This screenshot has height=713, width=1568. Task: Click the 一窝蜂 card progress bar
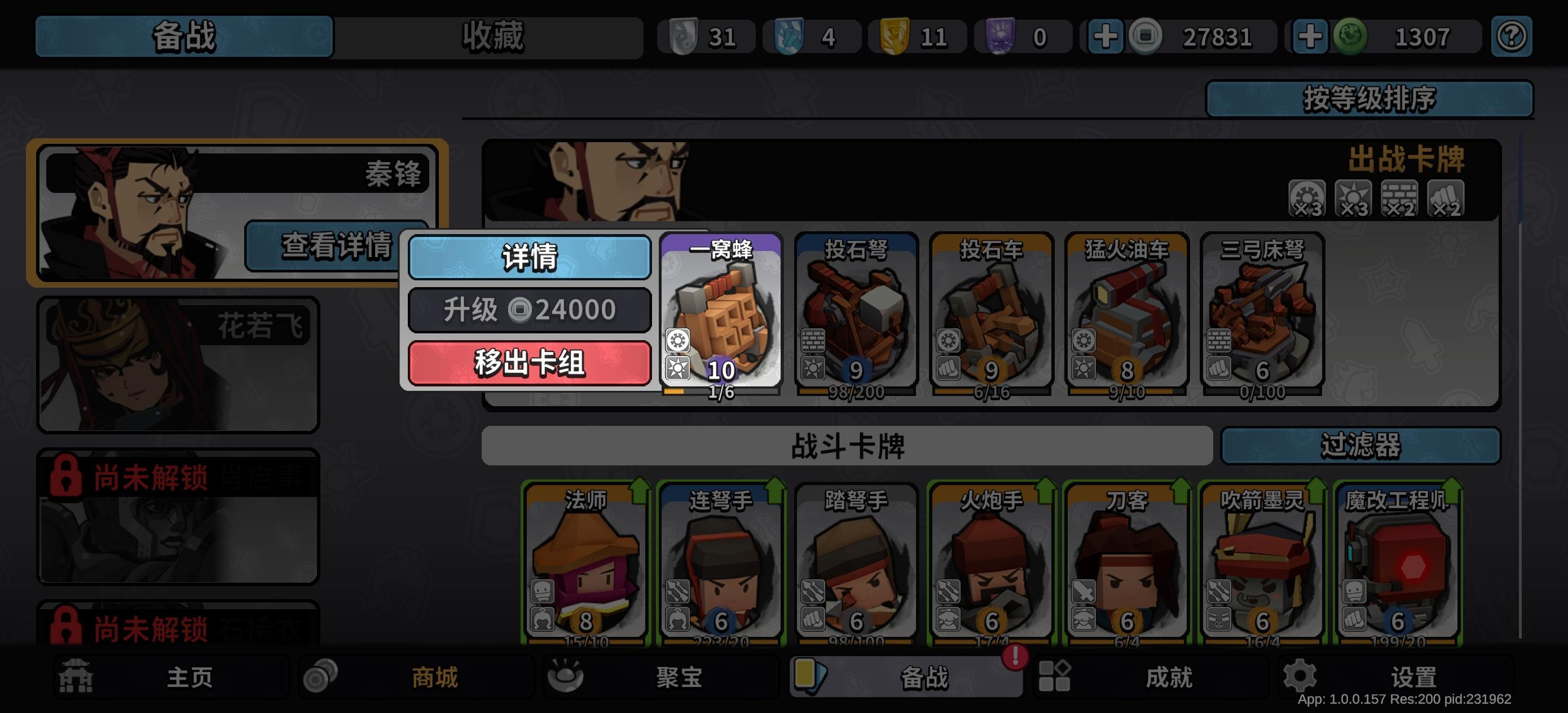click(721, 393)
